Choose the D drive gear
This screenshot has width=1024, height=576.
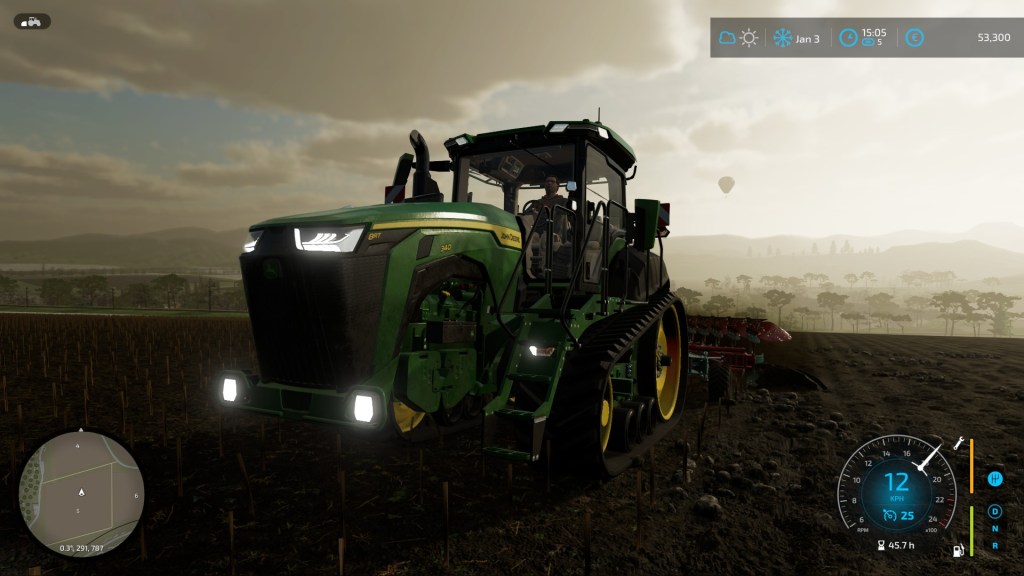coord(995,513)
